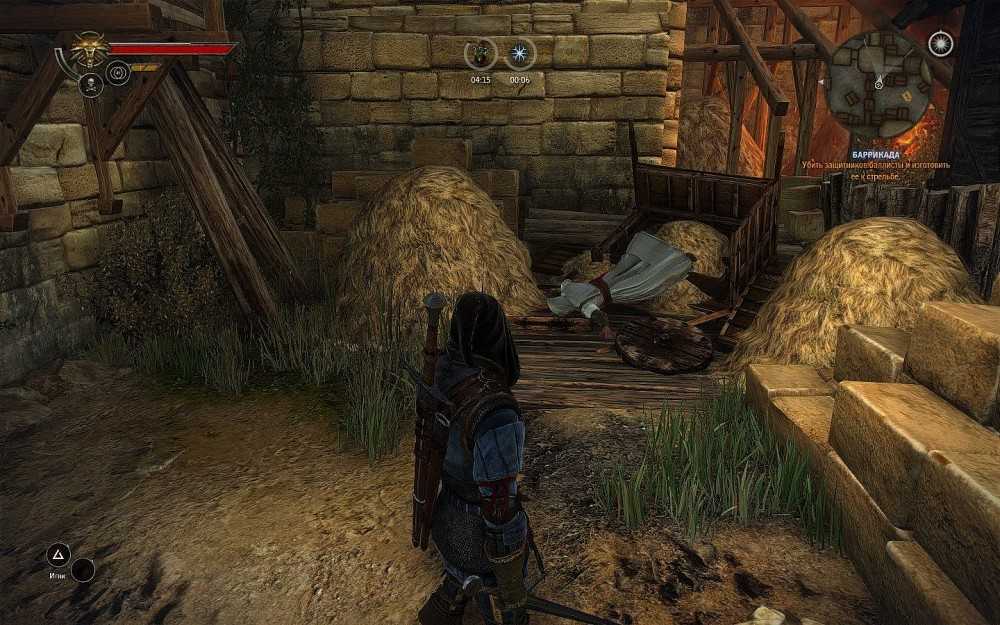1000x625 pixels.
Task: Select the skull and crossbones slot
Action: [x=91, y=84]
